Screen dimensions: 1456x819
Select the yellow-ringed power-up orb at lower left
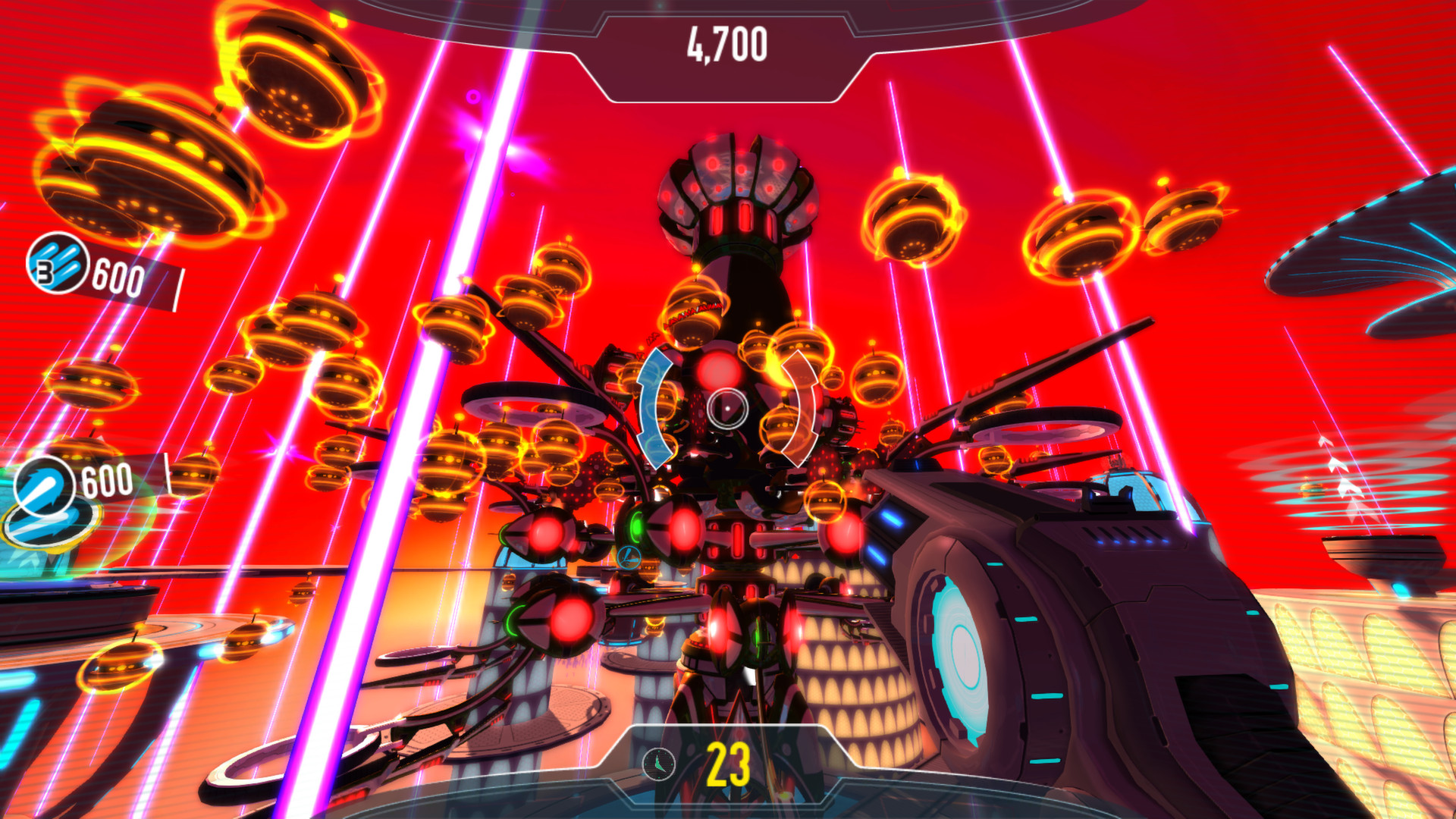pyautogui.click(x=121, y=667)
